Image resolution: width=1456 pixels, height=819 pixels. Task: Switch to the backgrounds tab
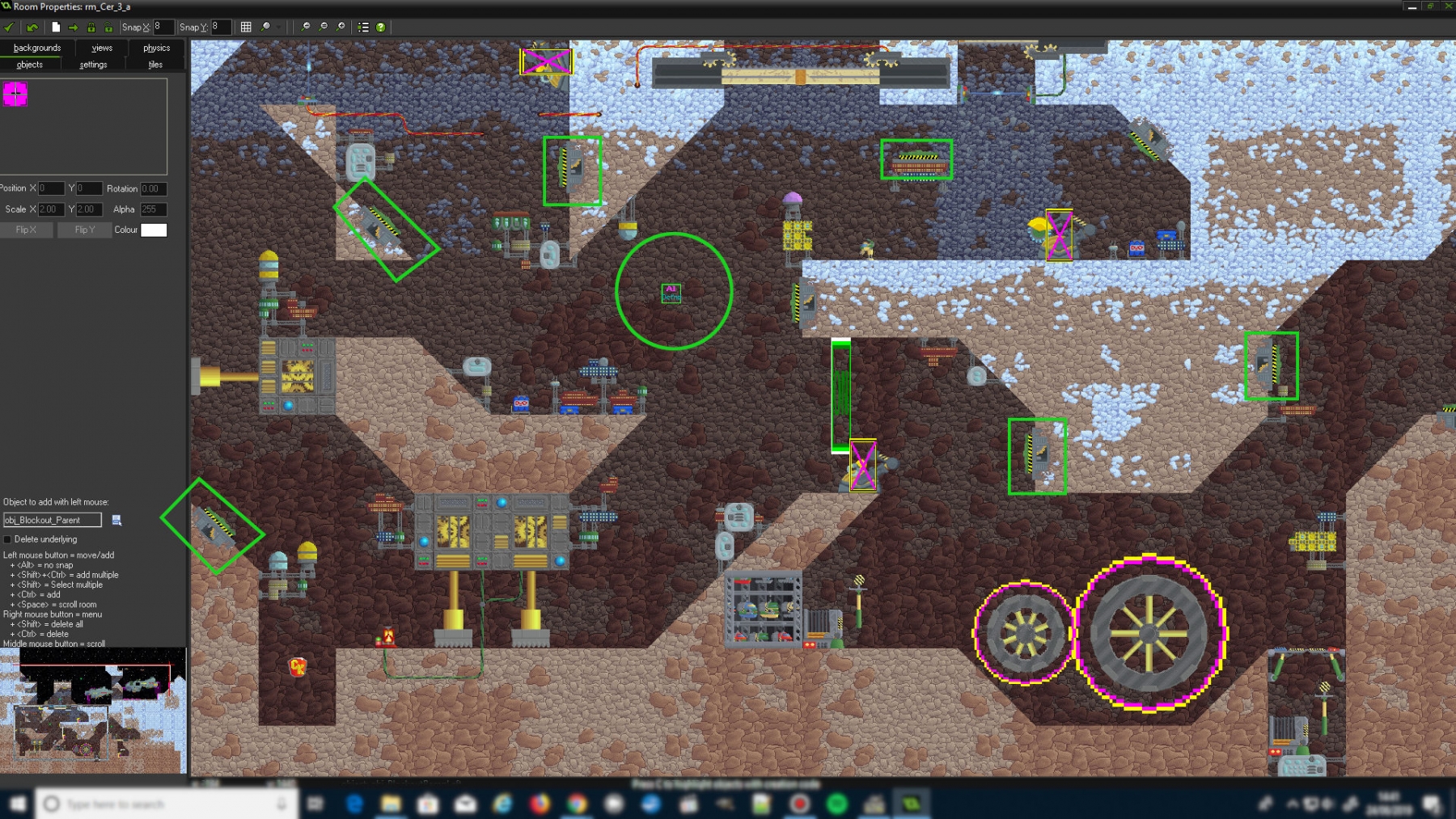(37, 48)
